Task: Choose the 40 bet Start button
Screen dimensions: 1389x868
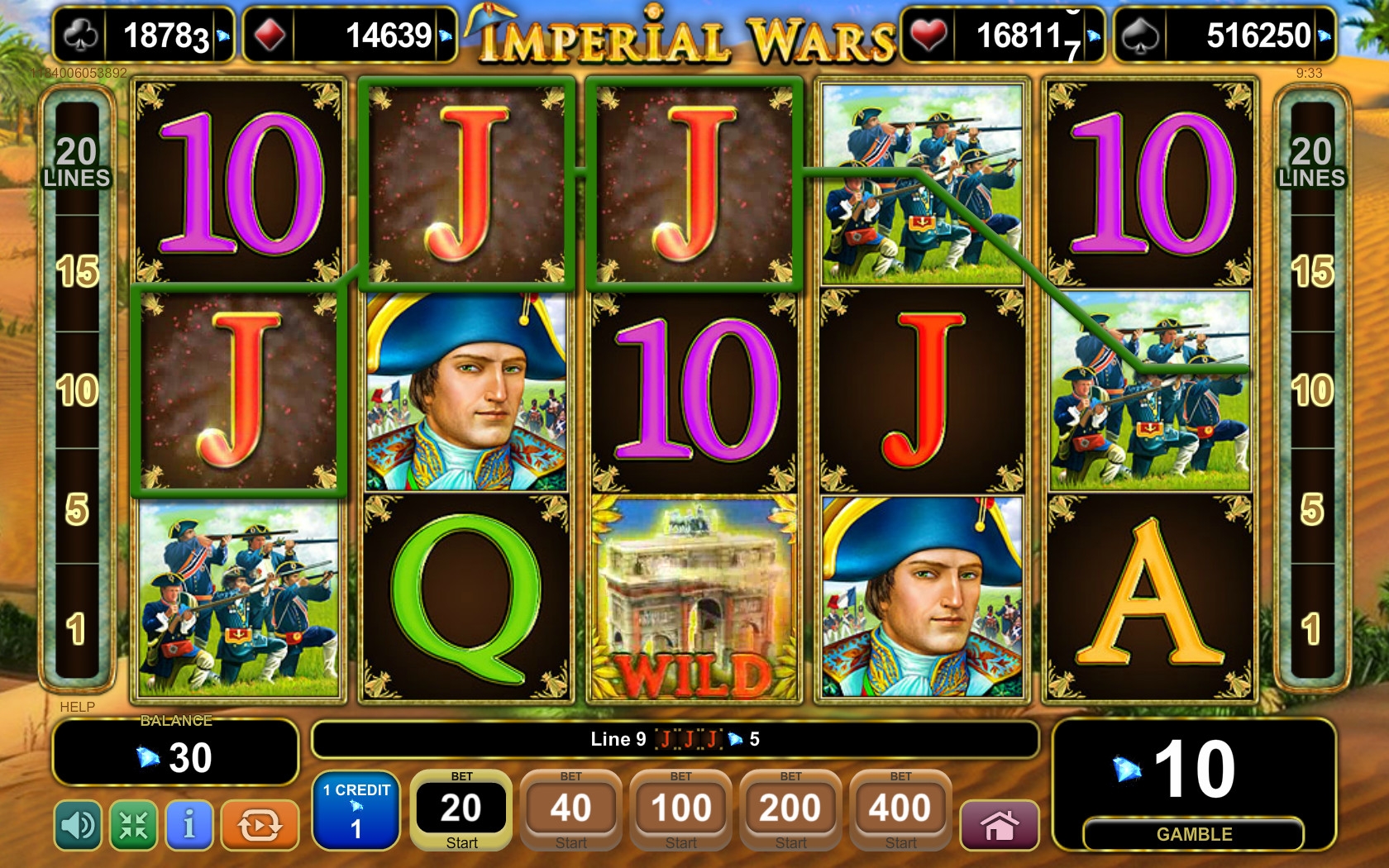Action: click(x=570, y=811)
